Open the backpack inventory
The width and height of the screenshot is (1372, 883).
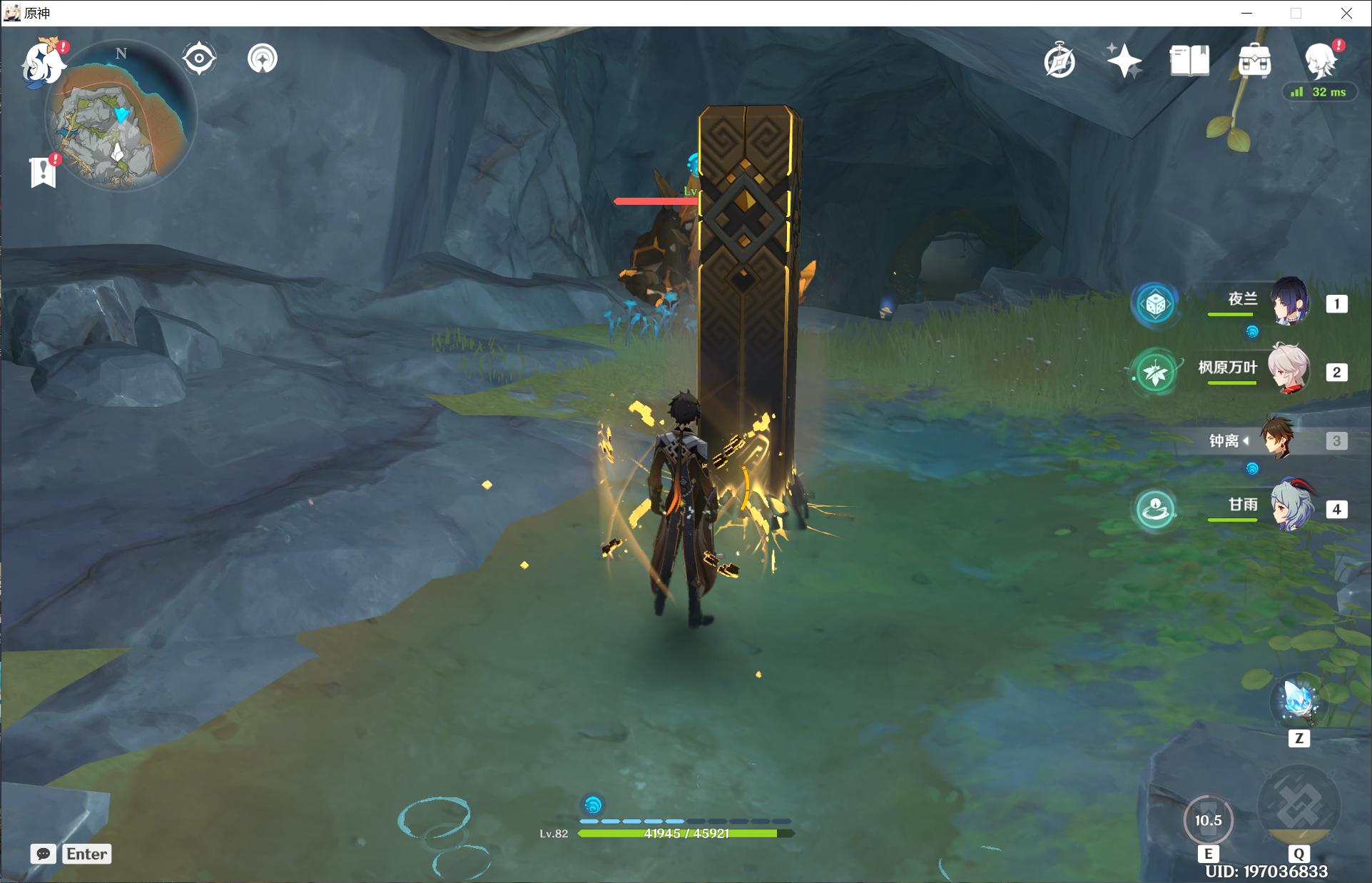pos(1254,61)
